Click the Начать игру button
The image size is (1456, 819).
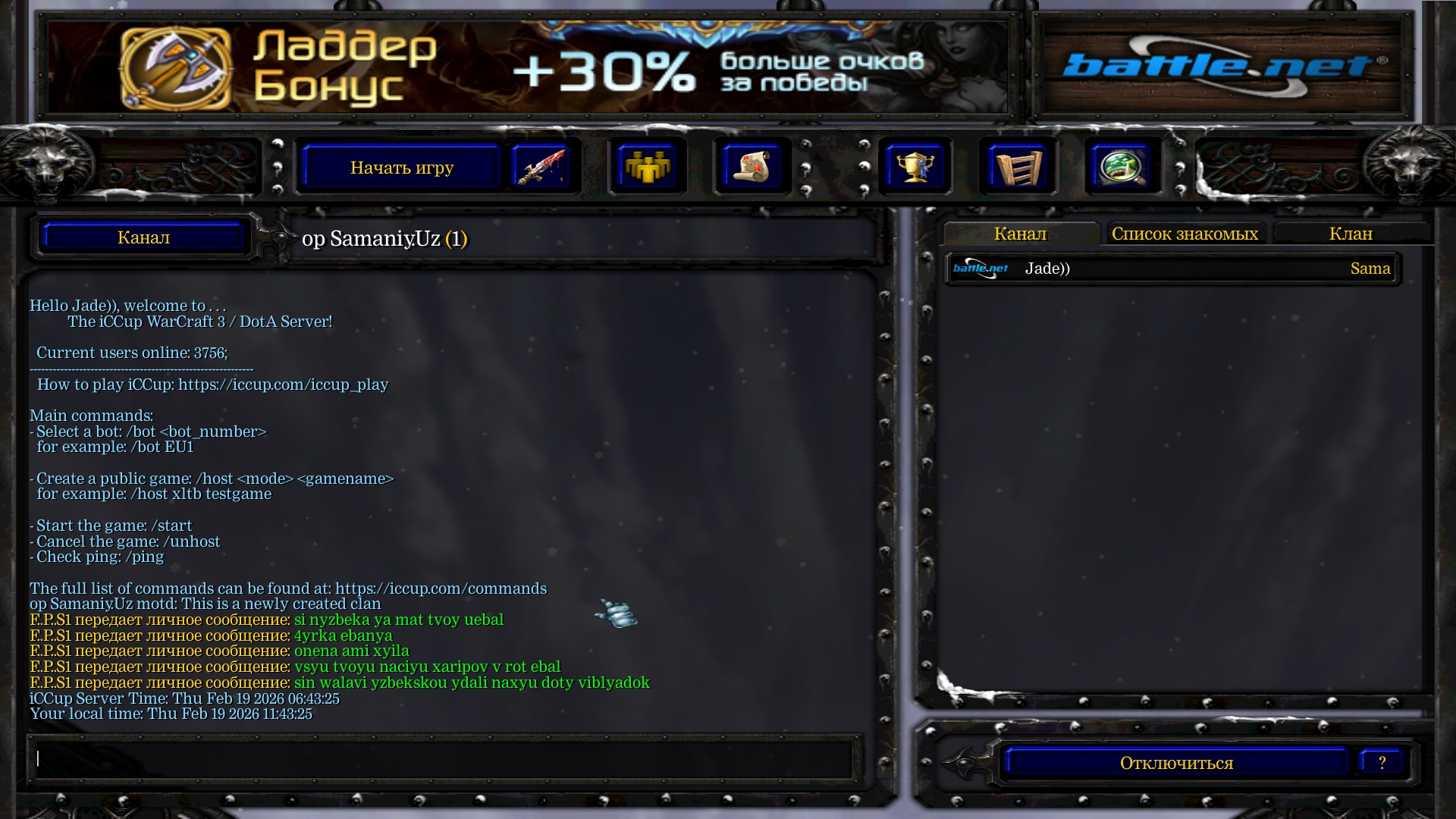[401, 168]
